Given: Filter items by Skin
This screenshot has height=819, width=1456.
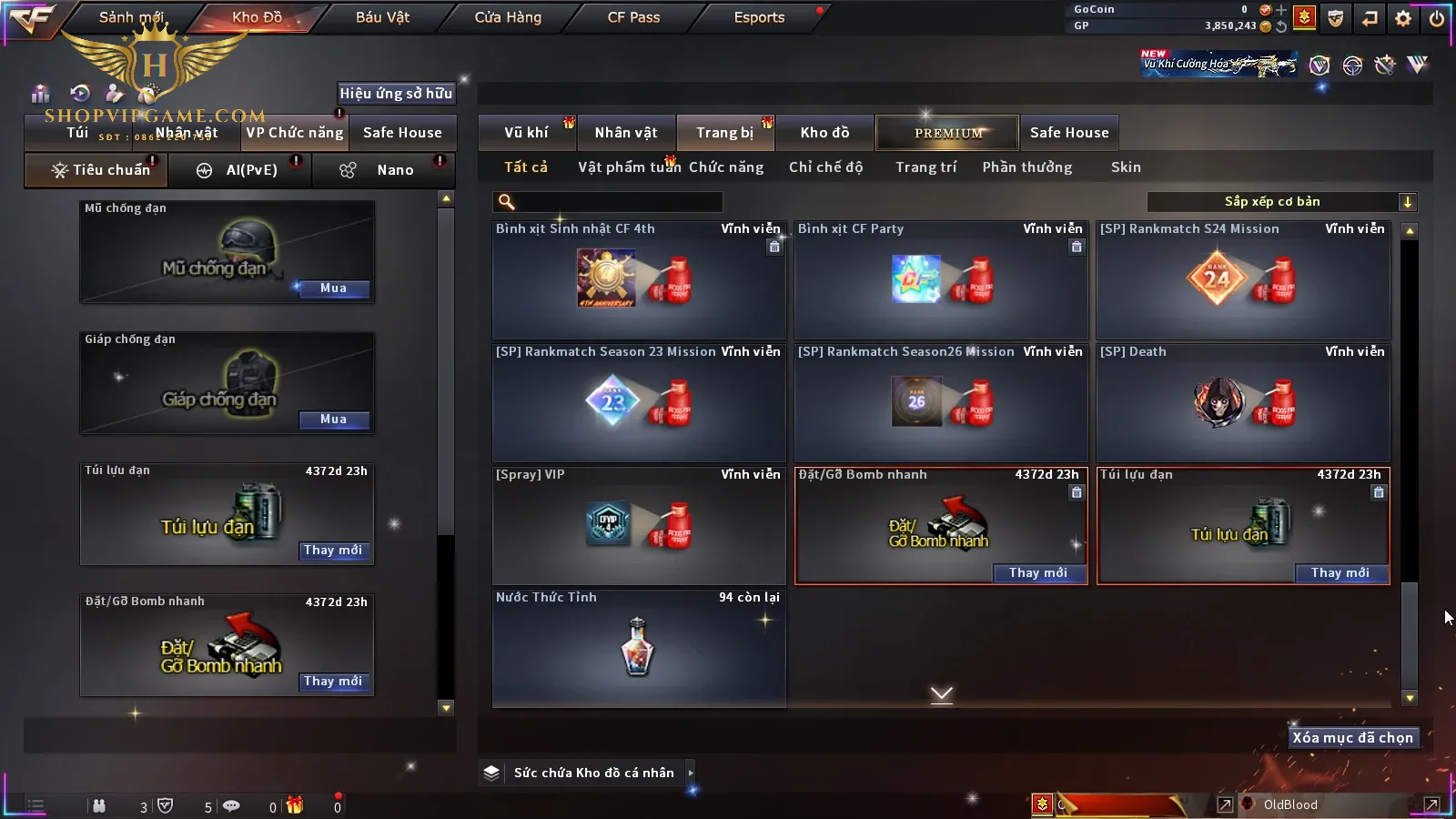Looking at the screenshot, I should coord(1126,167).
